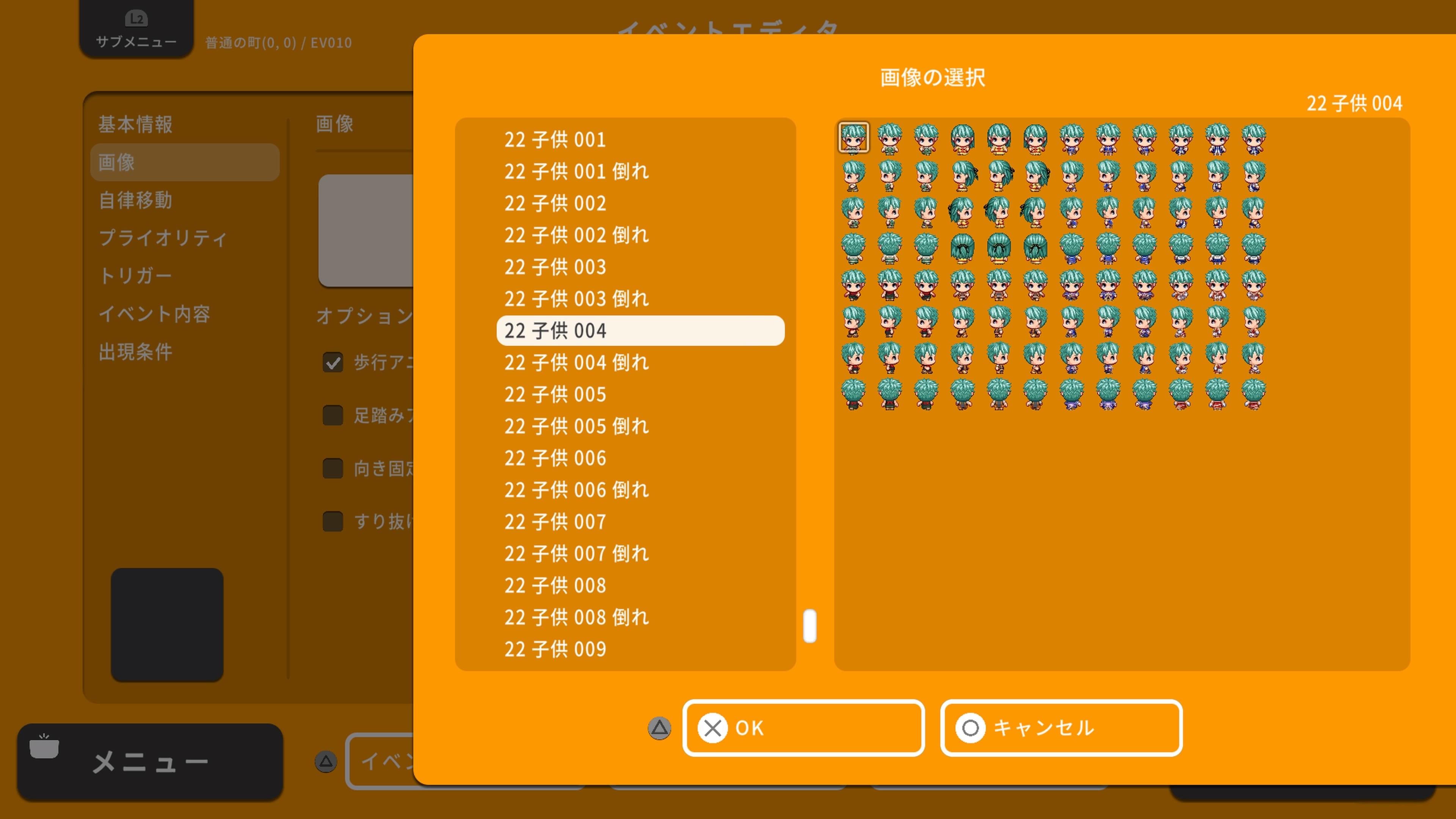
Task: Click the scrollbar thumb beside the list
Action: point(810,626)
